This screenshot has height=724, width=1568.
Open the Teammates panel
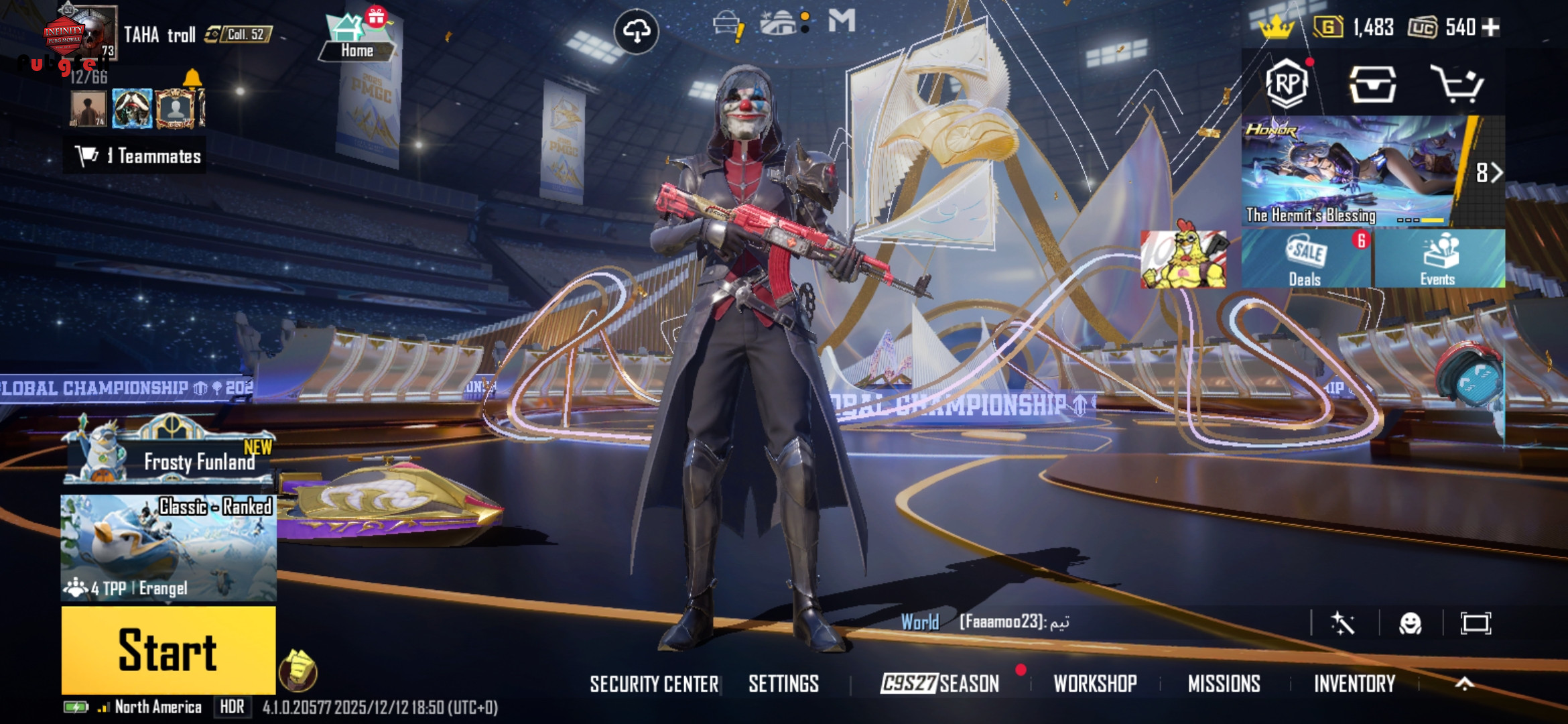click(x=136, y=156)
